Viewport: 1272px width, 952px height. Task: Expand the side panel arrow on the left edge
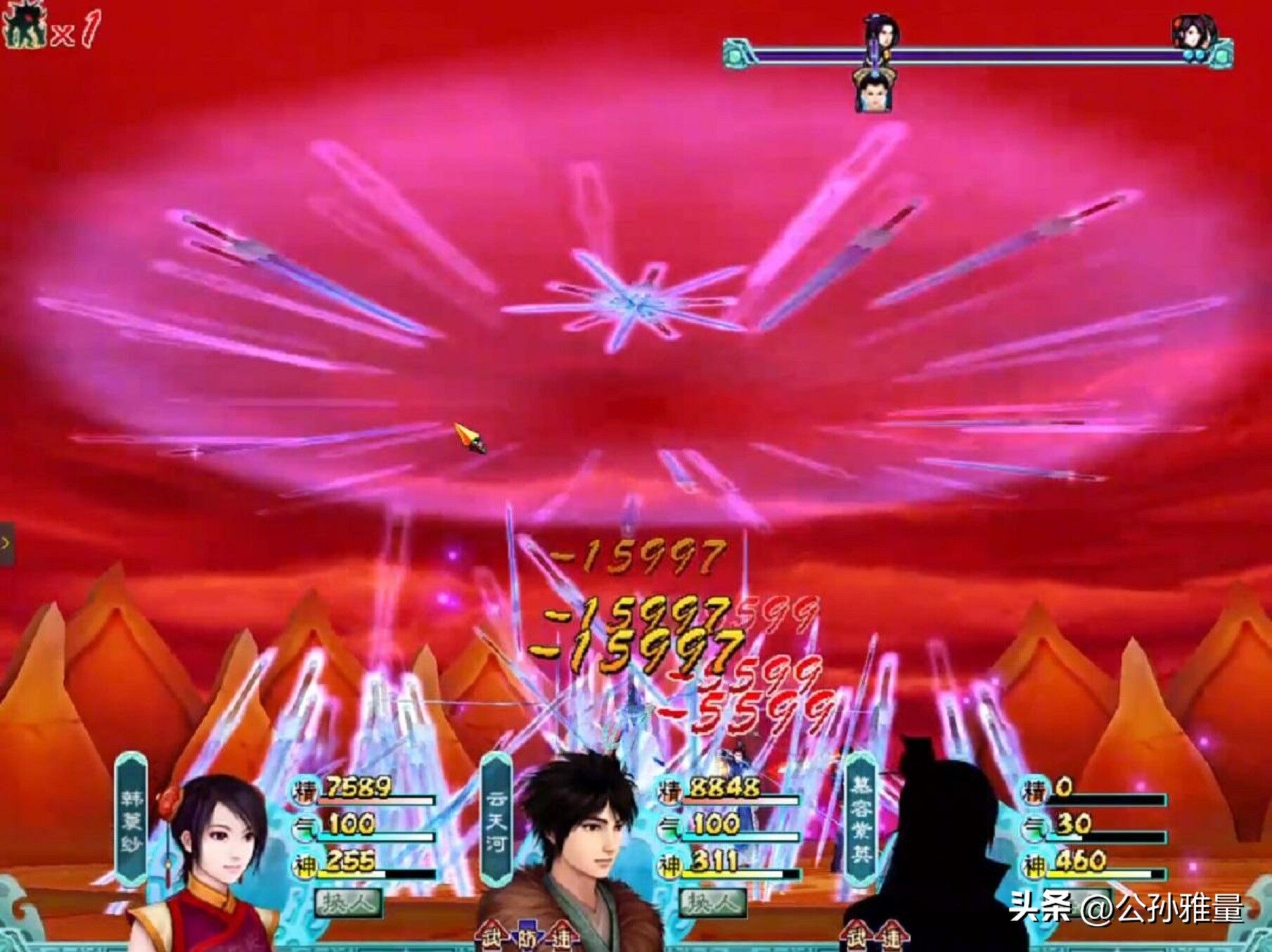tap(6, 543)
